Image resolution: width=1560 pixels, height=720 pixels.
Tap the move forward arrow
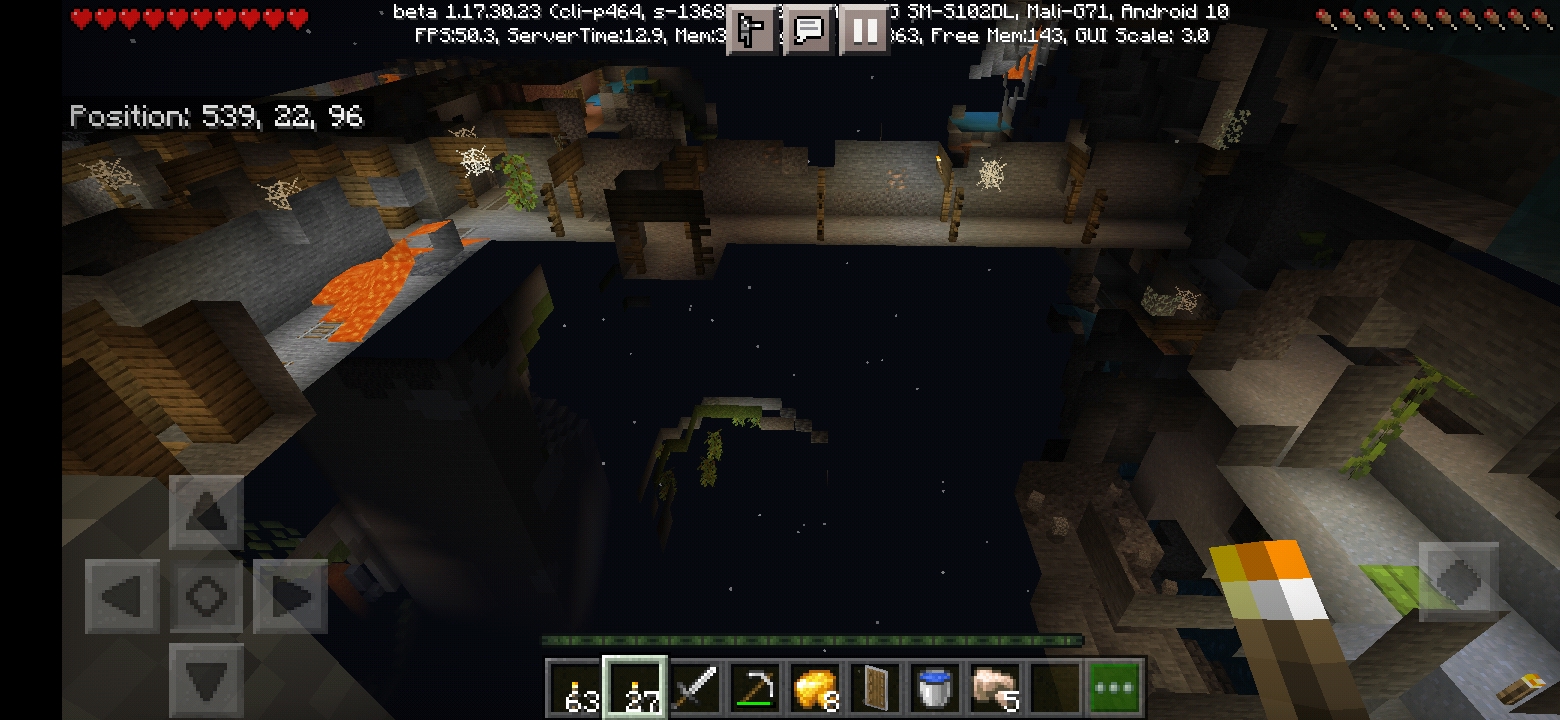(207, 513)
